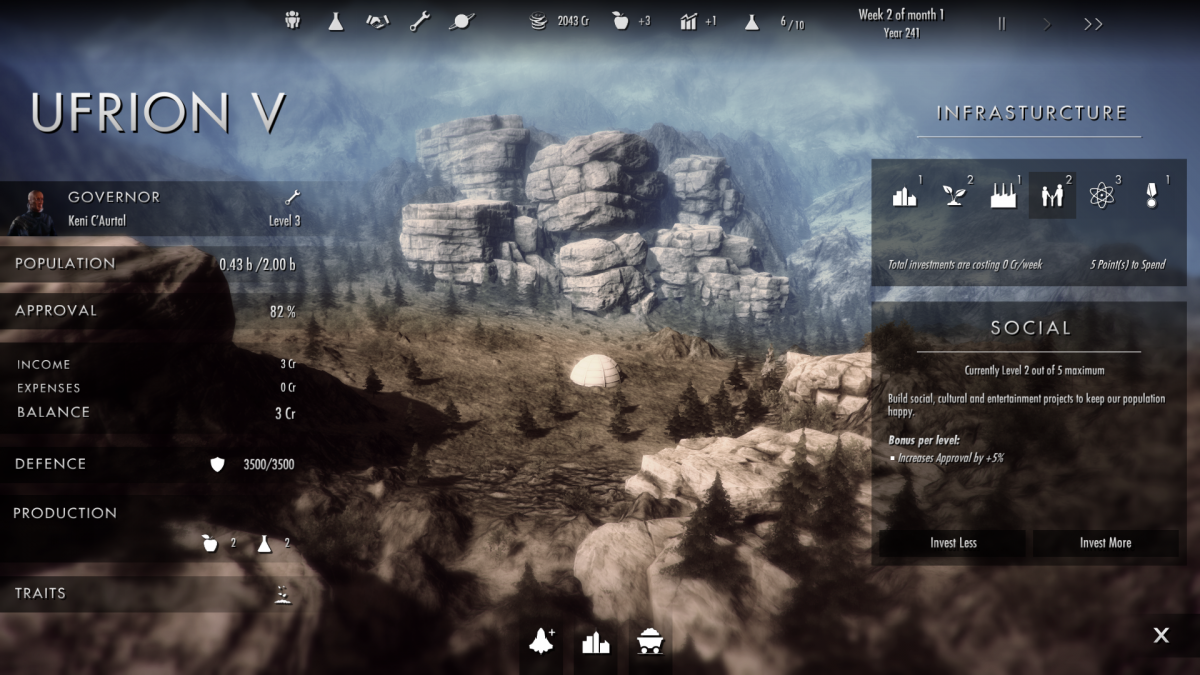This screenshot has height=675, width=1200.
Task: Select the medal infrastructure category
Action: pyautogui.click(x=1151, y=196)
